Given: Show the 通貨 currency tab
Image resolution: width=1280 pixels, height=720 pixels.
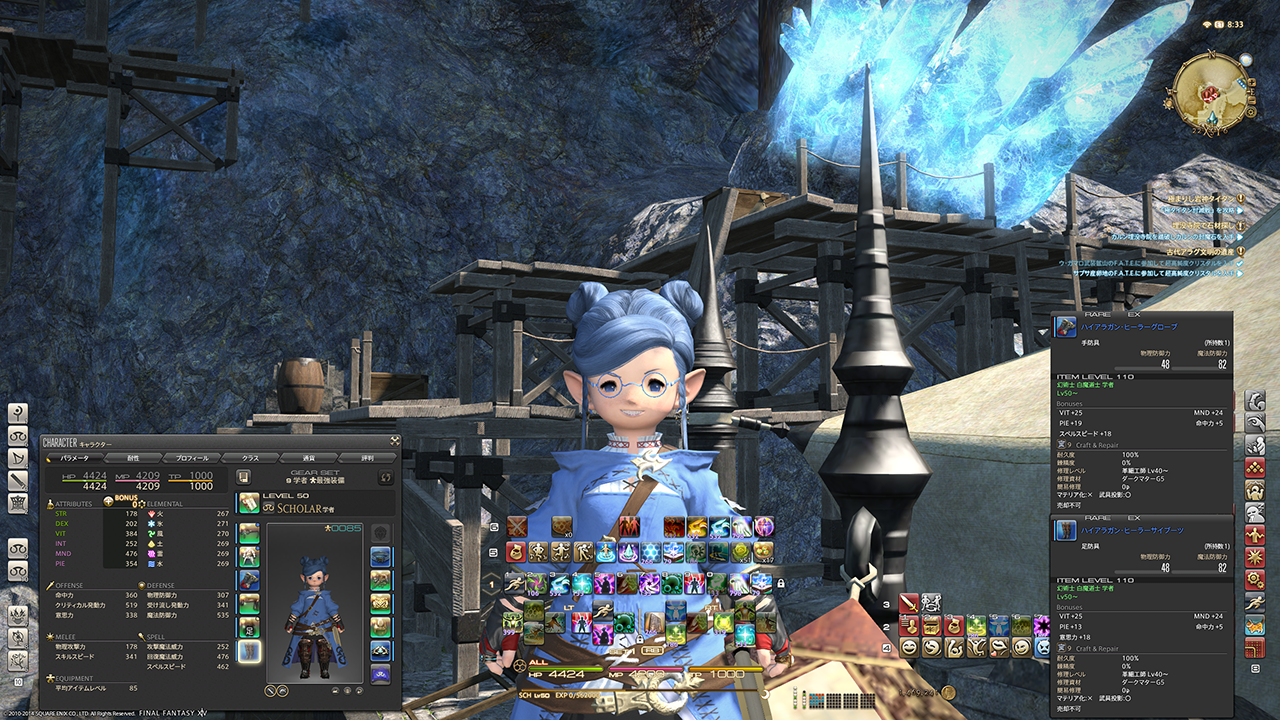Looking at the screenshot, I should point(309,457).
